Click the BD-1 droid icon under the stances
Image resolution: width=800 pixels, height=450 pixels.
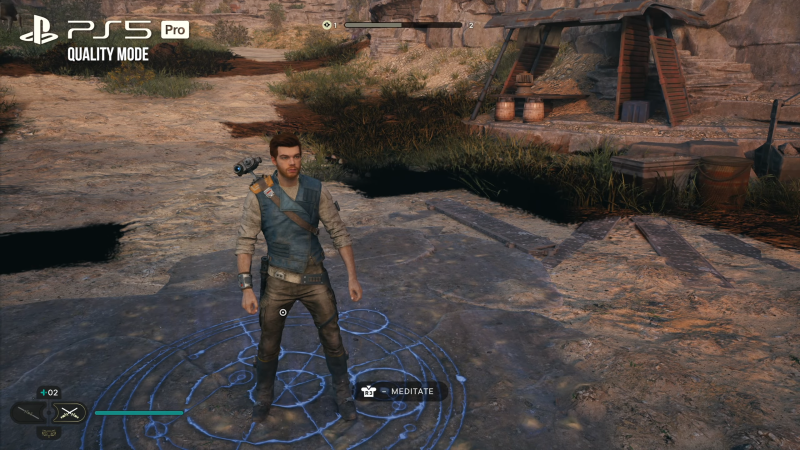pyautogui.click(x=48, y=433)
